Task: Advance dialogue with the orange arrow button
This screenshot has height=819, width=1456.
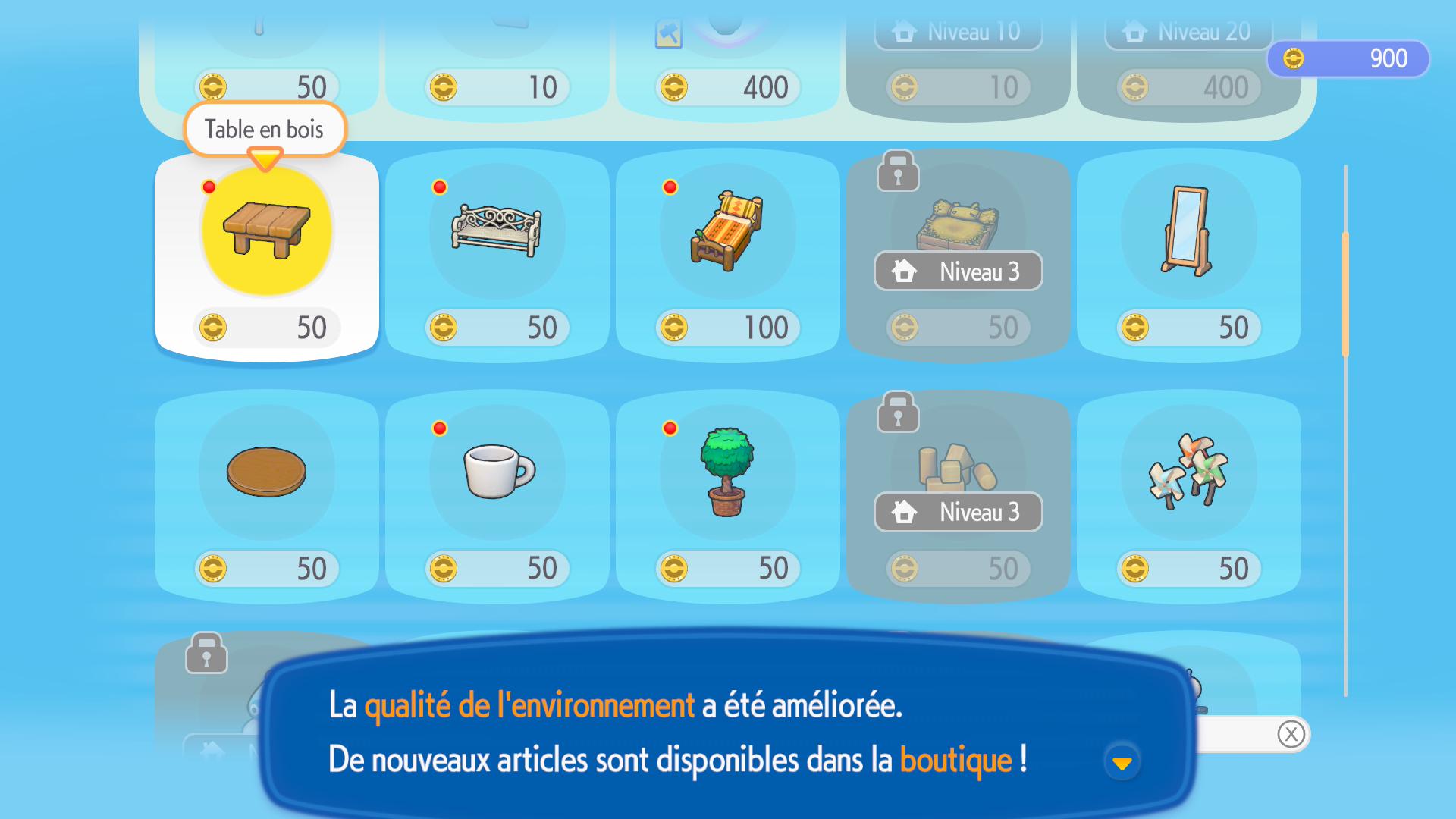Action: (x=1122, y=762)
